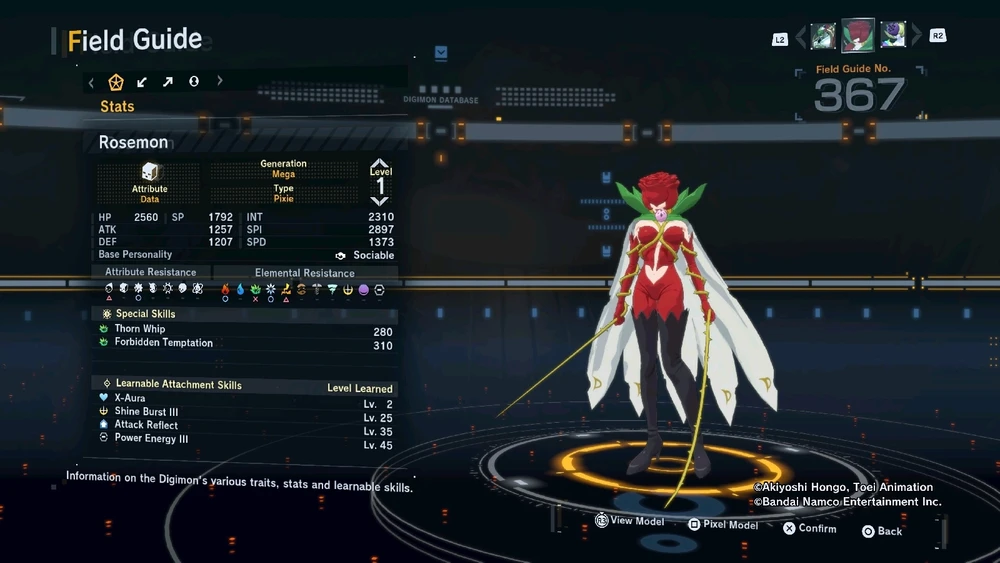Open View Model mode

(x=630, y=521)
